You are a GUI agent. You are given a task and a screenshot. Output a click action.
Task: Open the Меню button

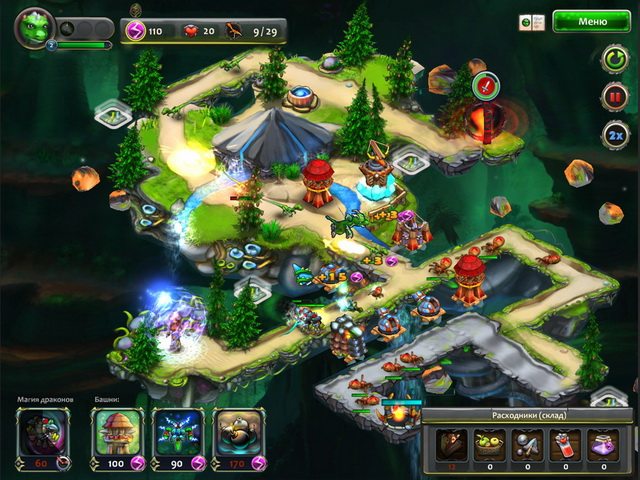tap(592, 21)
